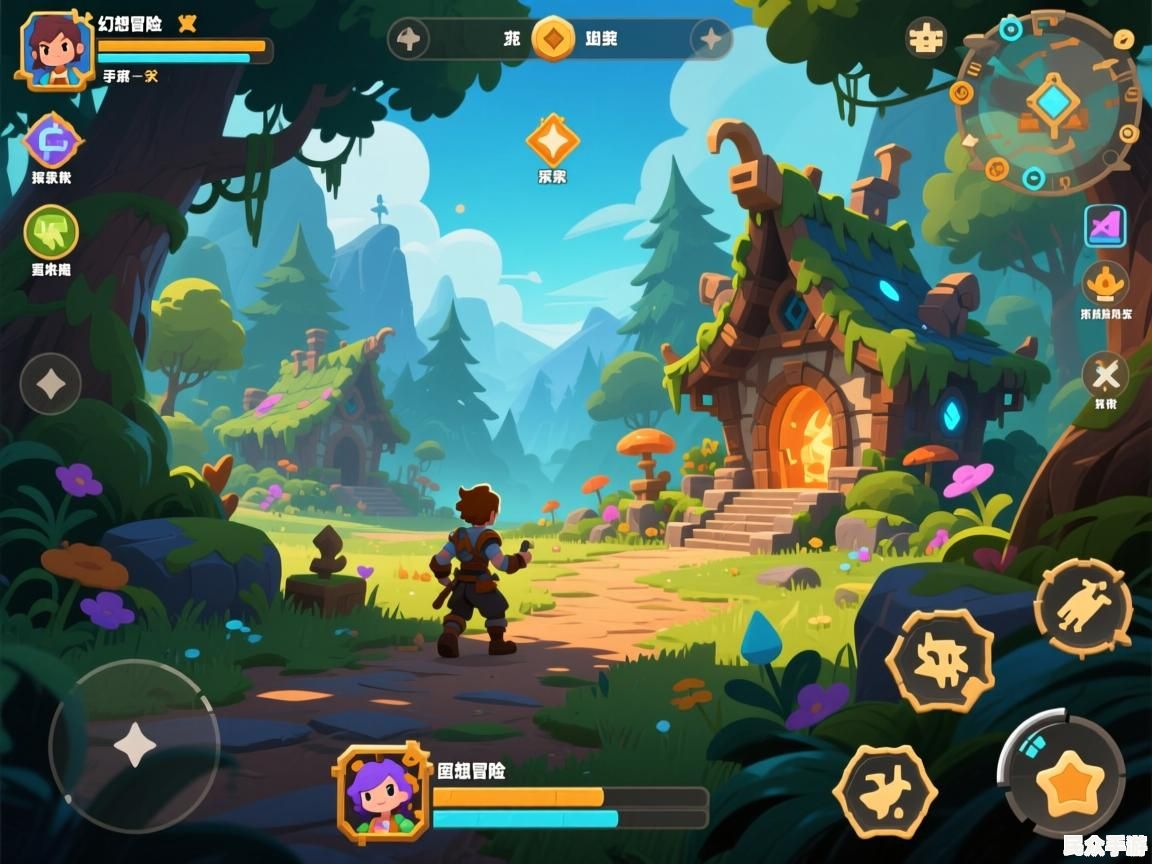Image resolution: width=1152 pixels, height=864 pixels.
Task: Trigger the leaping bird skill button
Action: 884,791
